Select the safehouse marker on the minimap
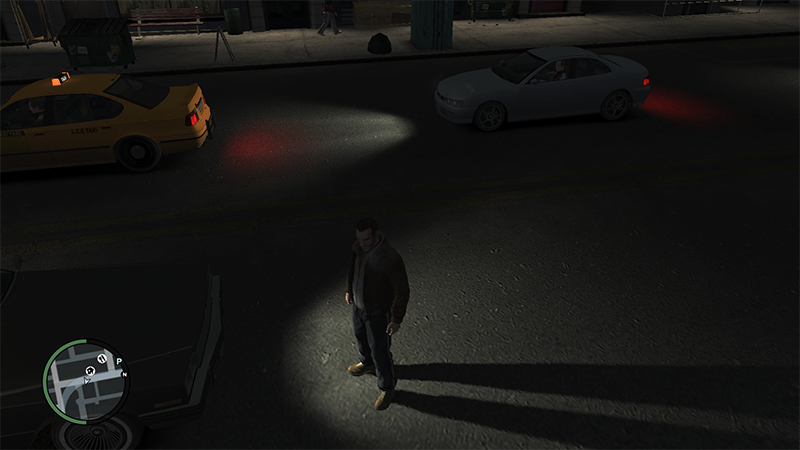 [89, 371]
